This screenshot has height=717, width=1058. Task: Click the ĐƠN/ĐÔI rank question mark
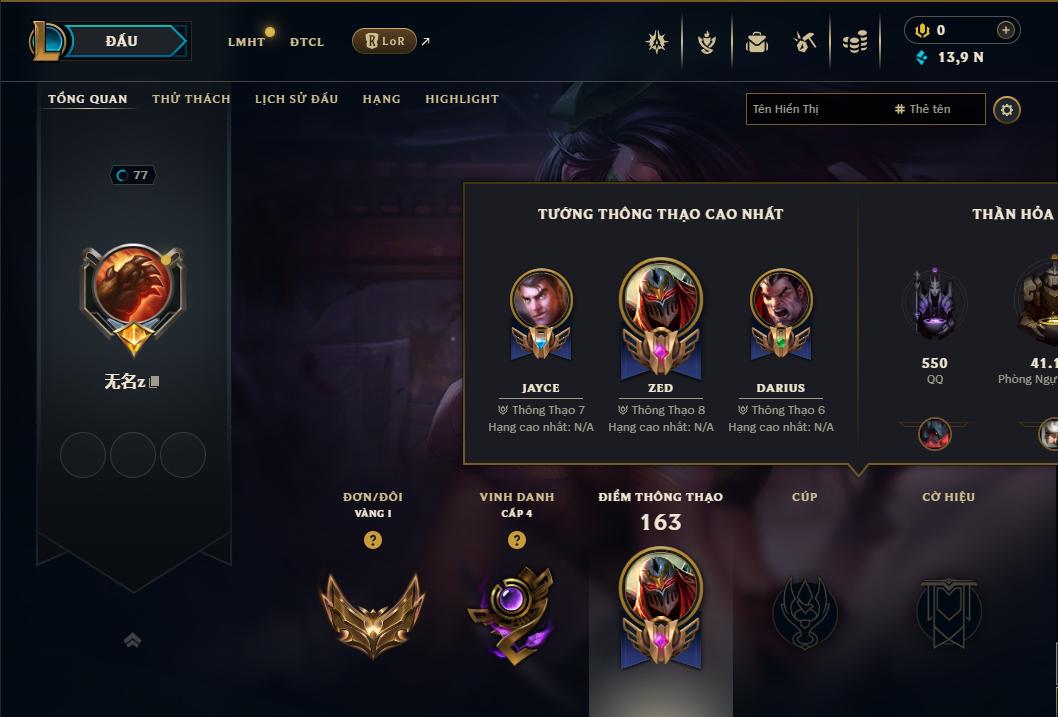click(x=373, y=540)
